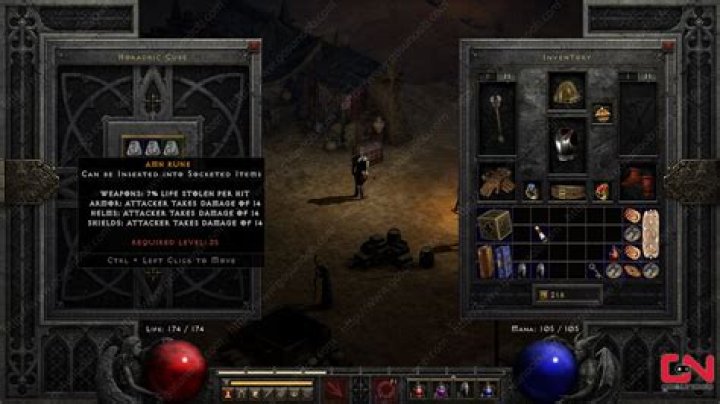Open the character icon in mini menu

[227, 393]
